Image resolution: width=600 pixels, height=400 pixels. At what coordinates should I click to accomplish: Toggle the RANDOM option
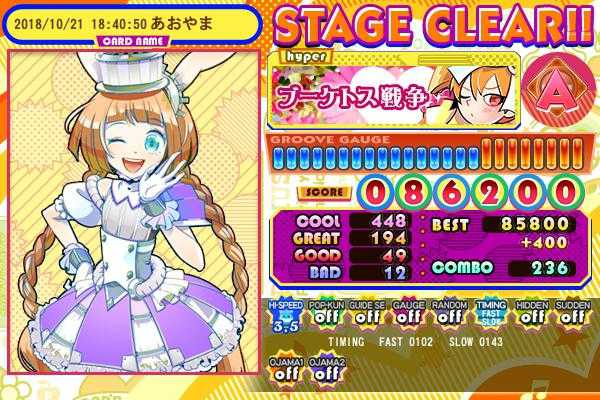[x=447, y=315]
